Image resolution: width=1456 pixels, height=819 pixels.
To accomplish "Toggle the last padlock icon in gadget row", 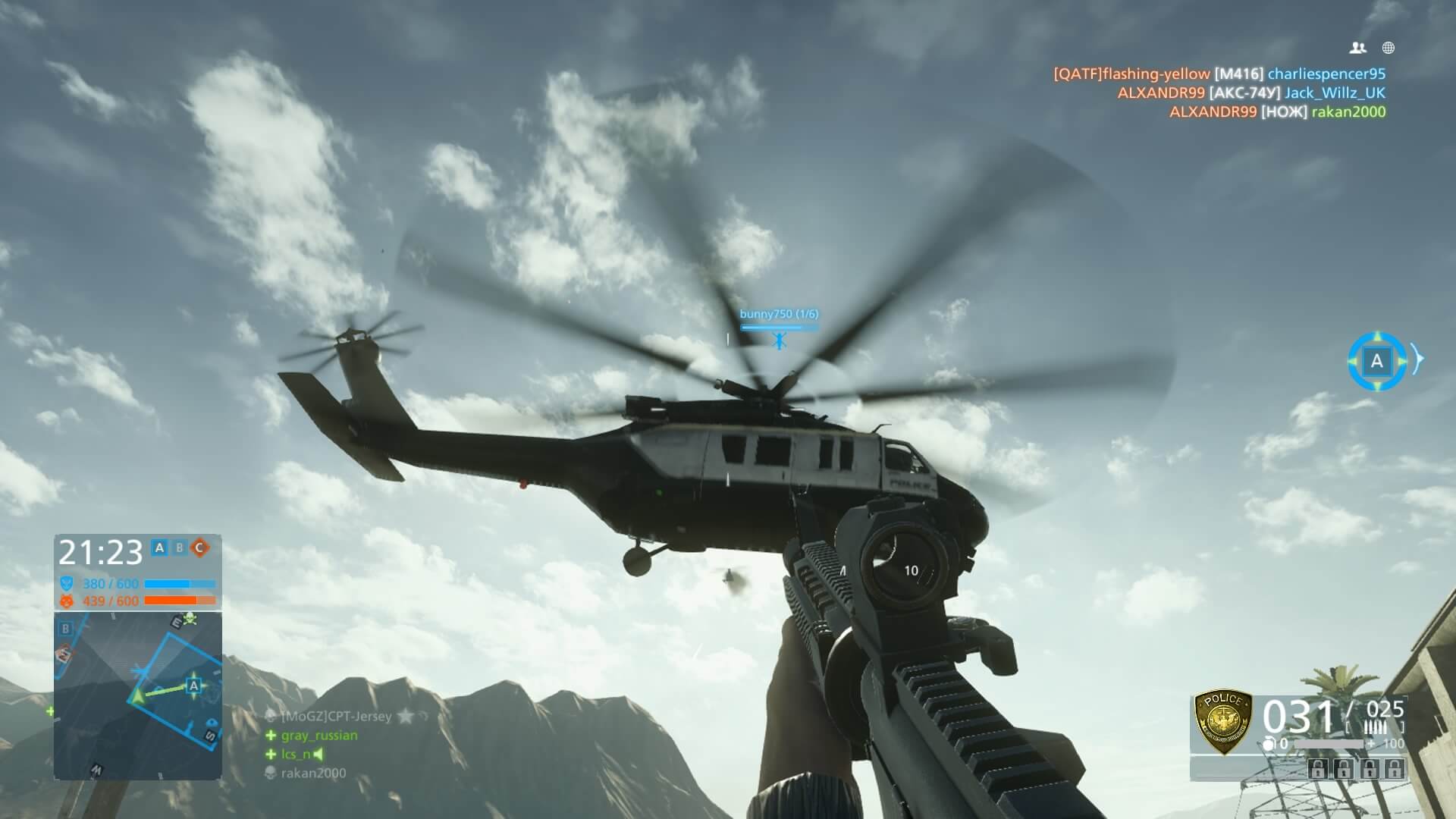I will 1394,770.
